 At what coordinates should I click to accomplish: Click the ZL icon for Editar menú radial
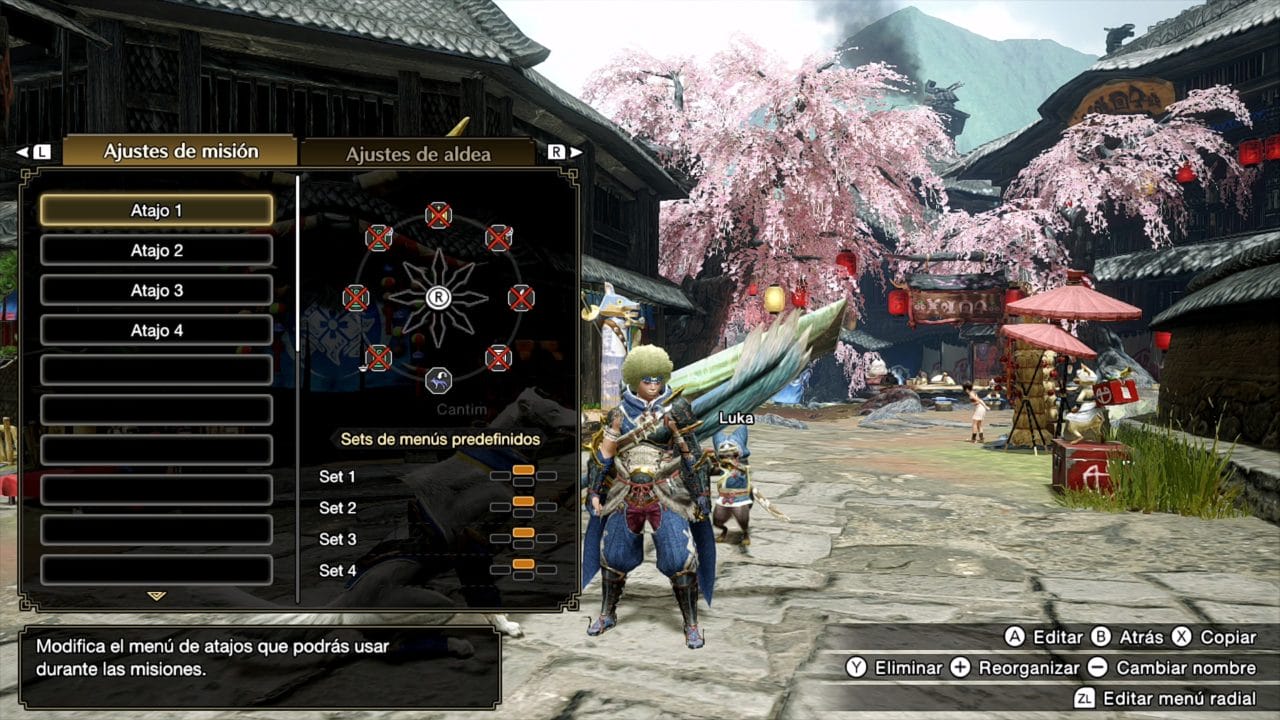[1088, 697]
